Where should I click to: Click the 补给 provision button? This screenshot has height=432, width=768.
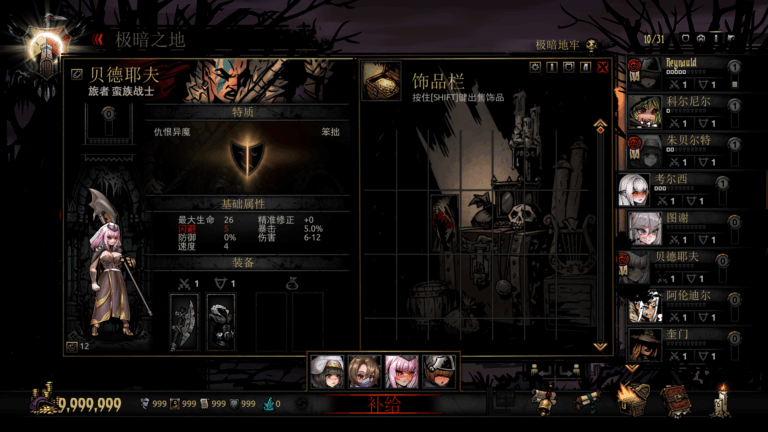(383, 406)
